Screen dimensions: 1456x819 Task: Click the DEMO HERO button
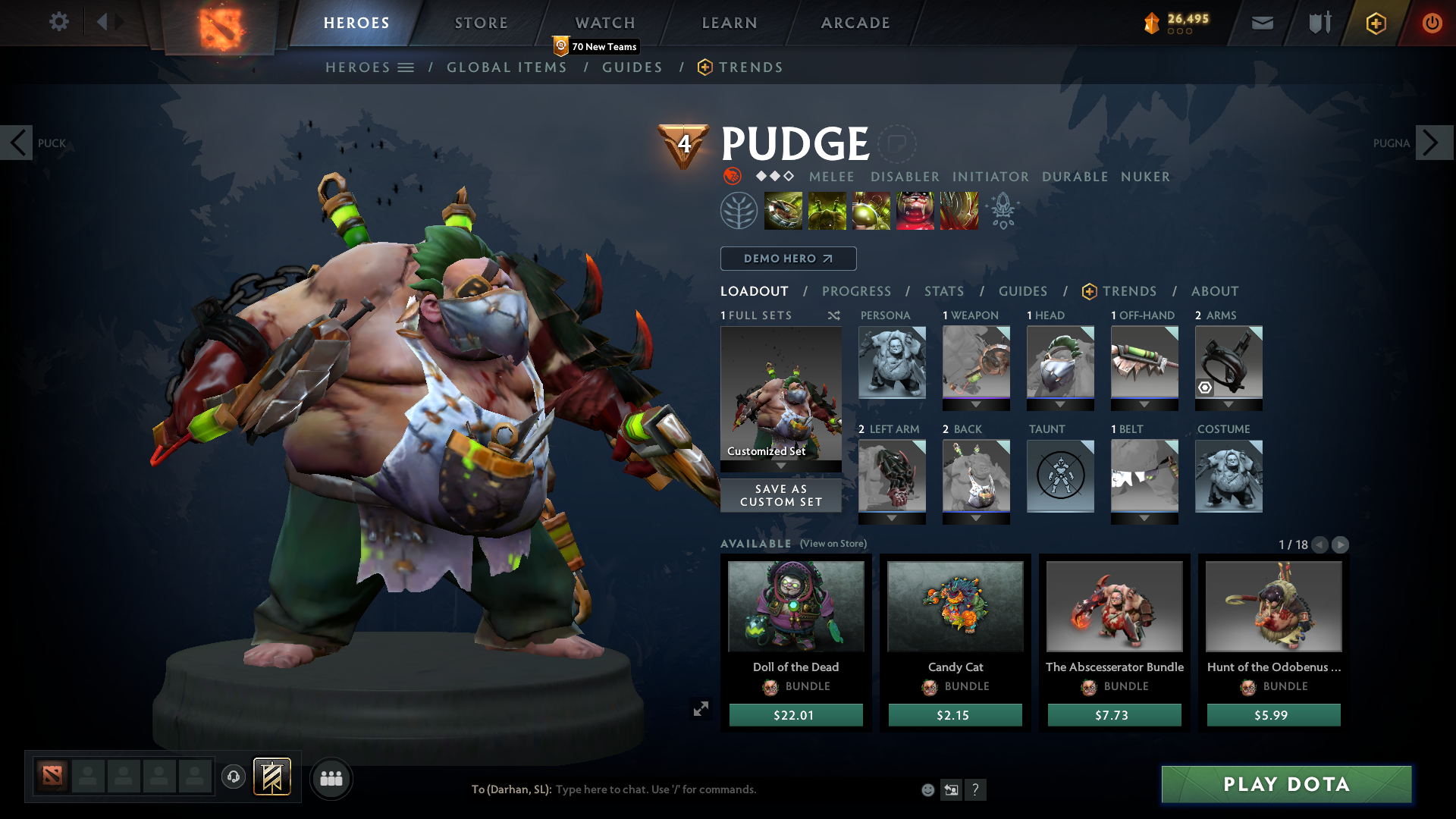(x=787, y=259)
